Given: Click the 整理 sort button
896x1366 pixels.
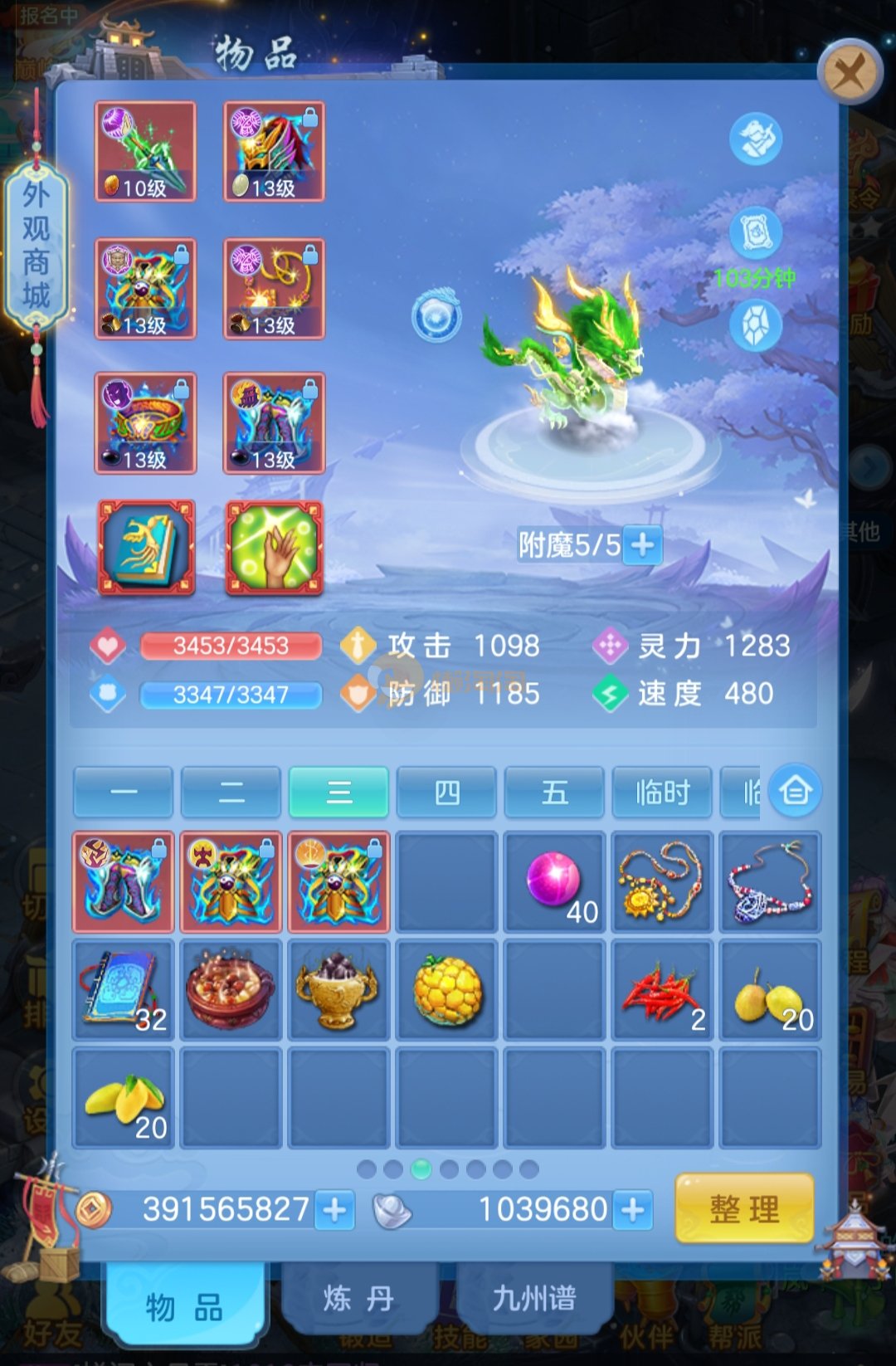Looking at the screenshot, I should point(744,1208).
